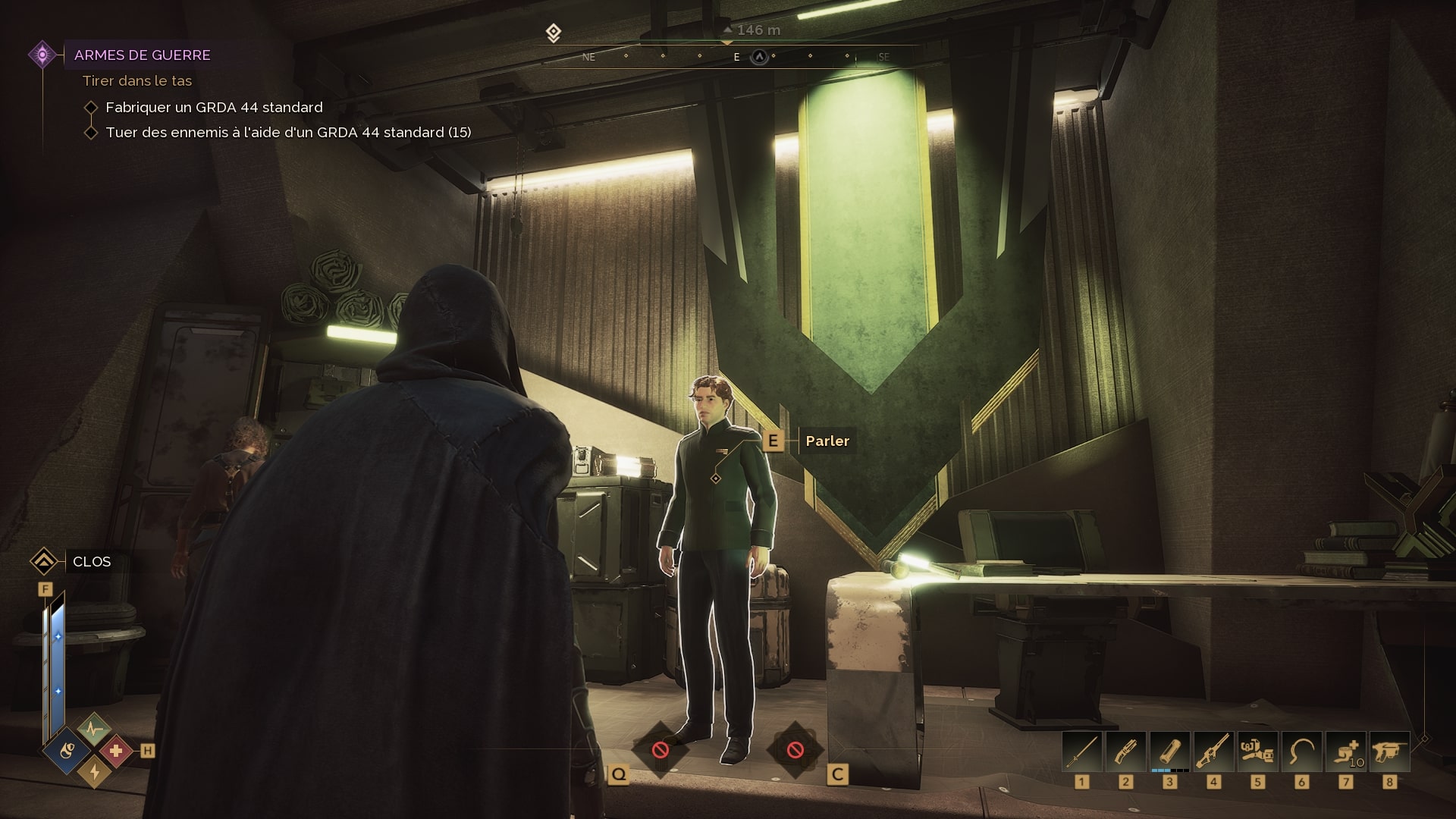The height and width of the screenshot is (819, 1456).
Task: Click the green heartbeat status icon
Action: (94, 729)
